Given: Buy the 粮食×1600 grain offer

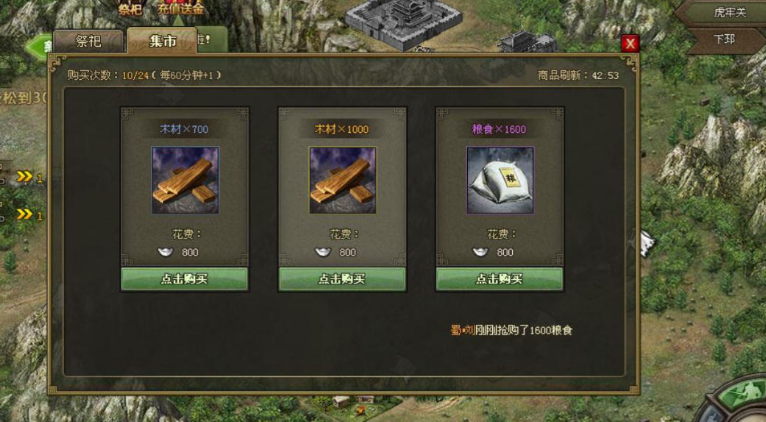Looking at the screenshot, I should [x=500, y=279].
